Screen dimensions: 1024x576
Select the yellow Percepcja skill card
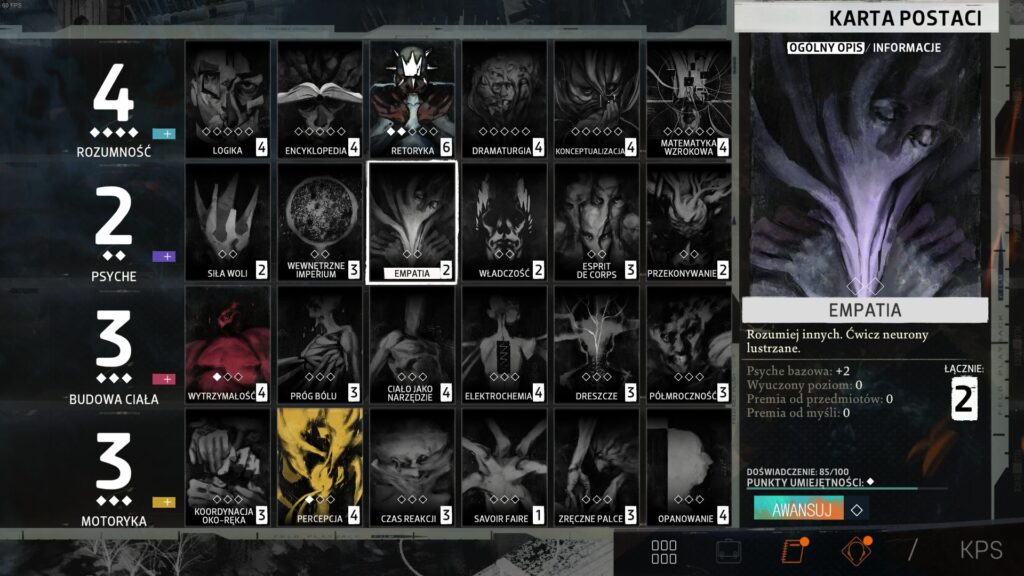click(x=319, y=467)
